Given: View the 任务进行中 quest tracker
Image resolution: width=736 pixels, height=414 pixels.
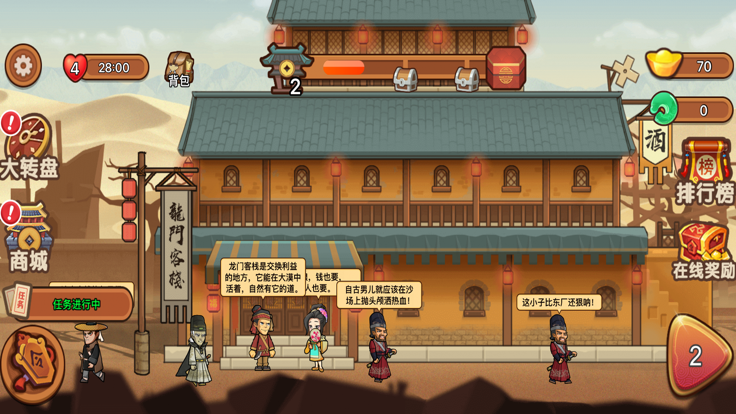Looking at the screenshot, I should click(74, 303).
